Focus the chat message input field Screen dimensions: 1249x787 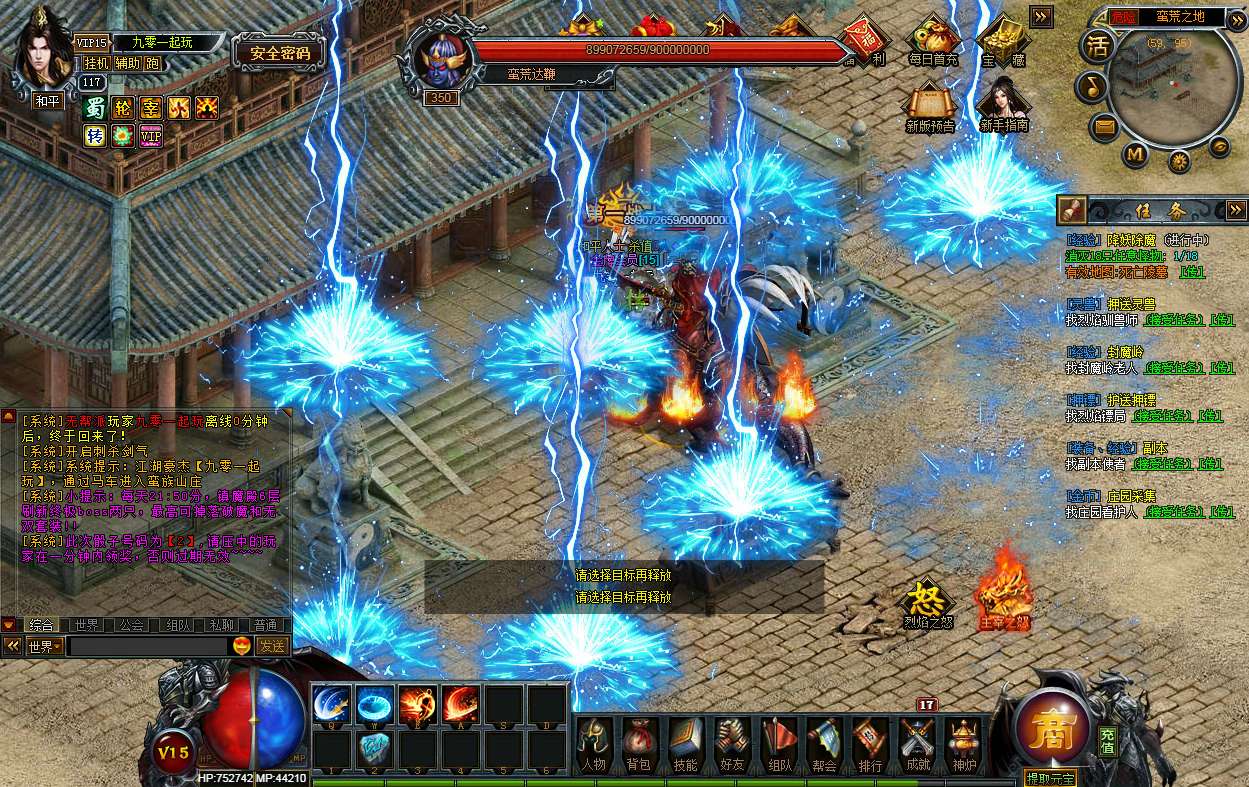point(147,646)
